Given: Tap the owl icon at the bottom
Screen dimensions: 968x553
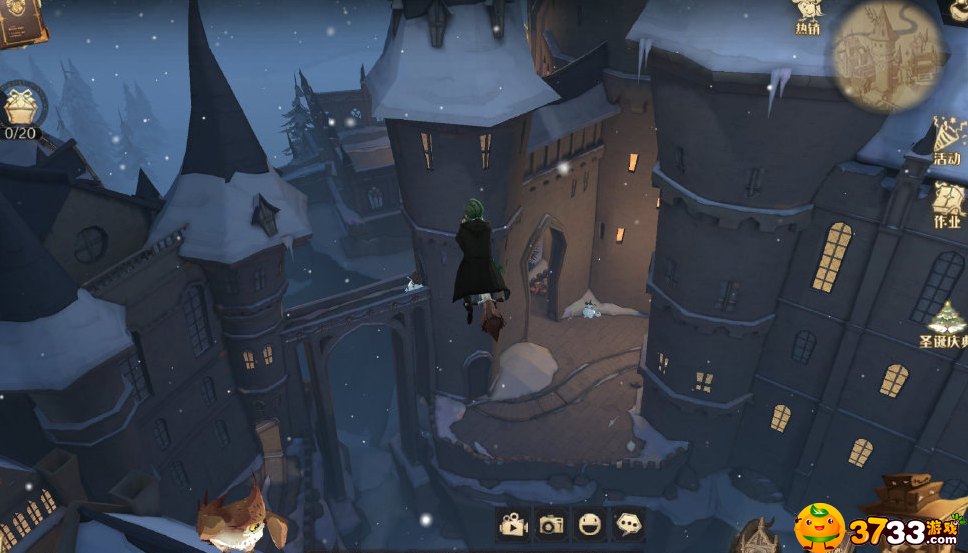Looking at the screenshot, I should coord(232,520).
